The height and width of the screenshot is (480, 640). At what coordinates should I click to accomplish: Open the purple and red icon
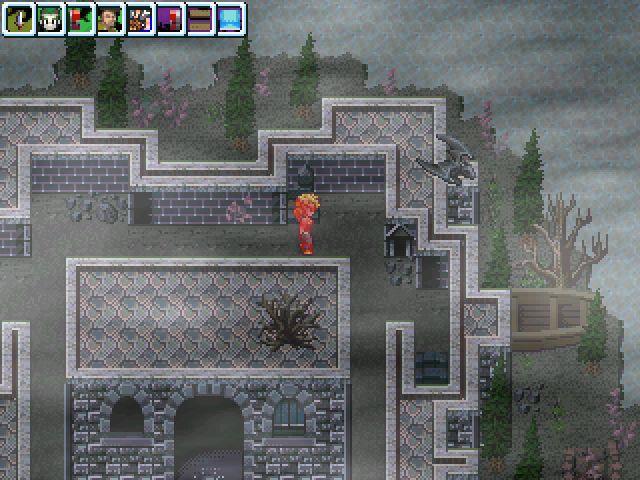point(169,18)
